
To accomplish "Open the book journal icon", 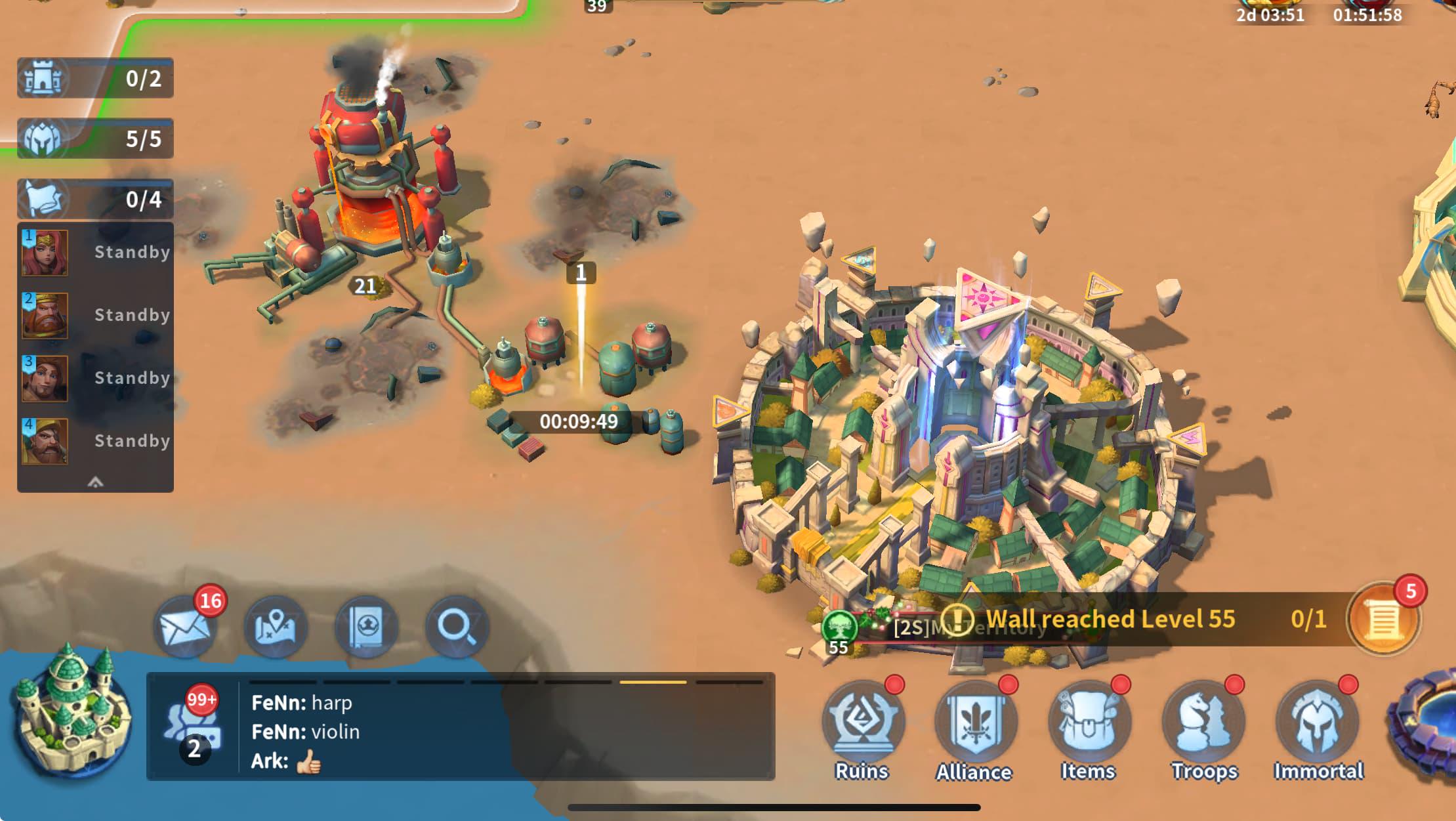I will click(366, 627).
